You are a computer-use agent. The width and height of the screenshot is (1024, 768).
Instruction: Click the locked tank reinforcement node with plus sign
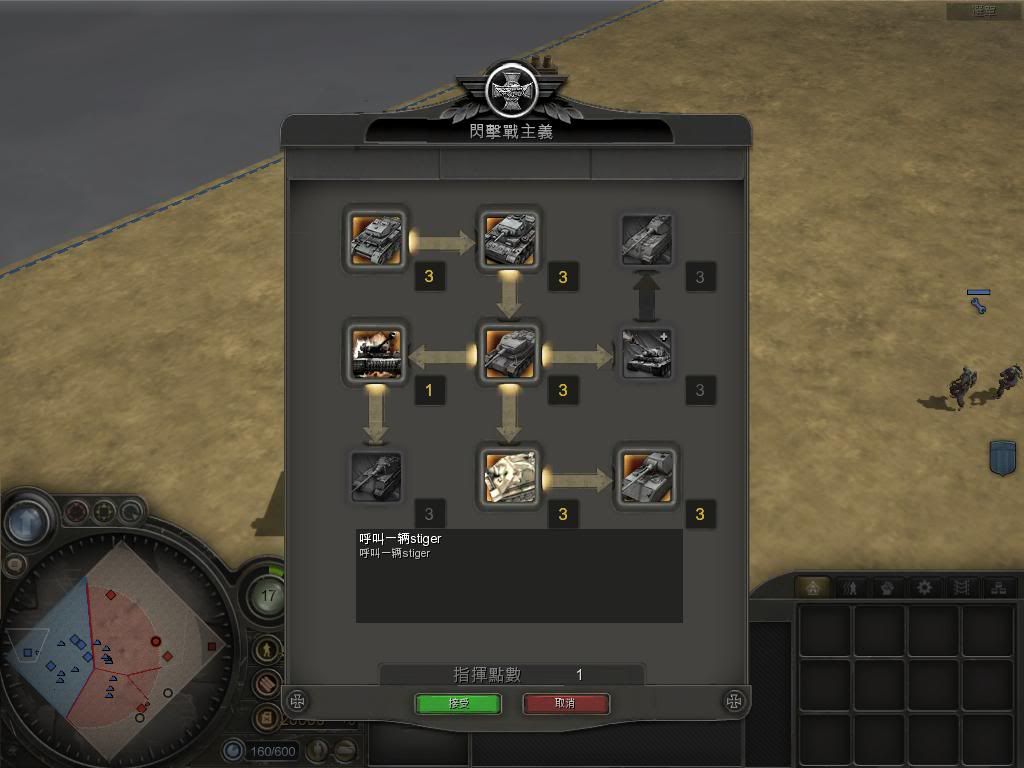pos(646,352)
